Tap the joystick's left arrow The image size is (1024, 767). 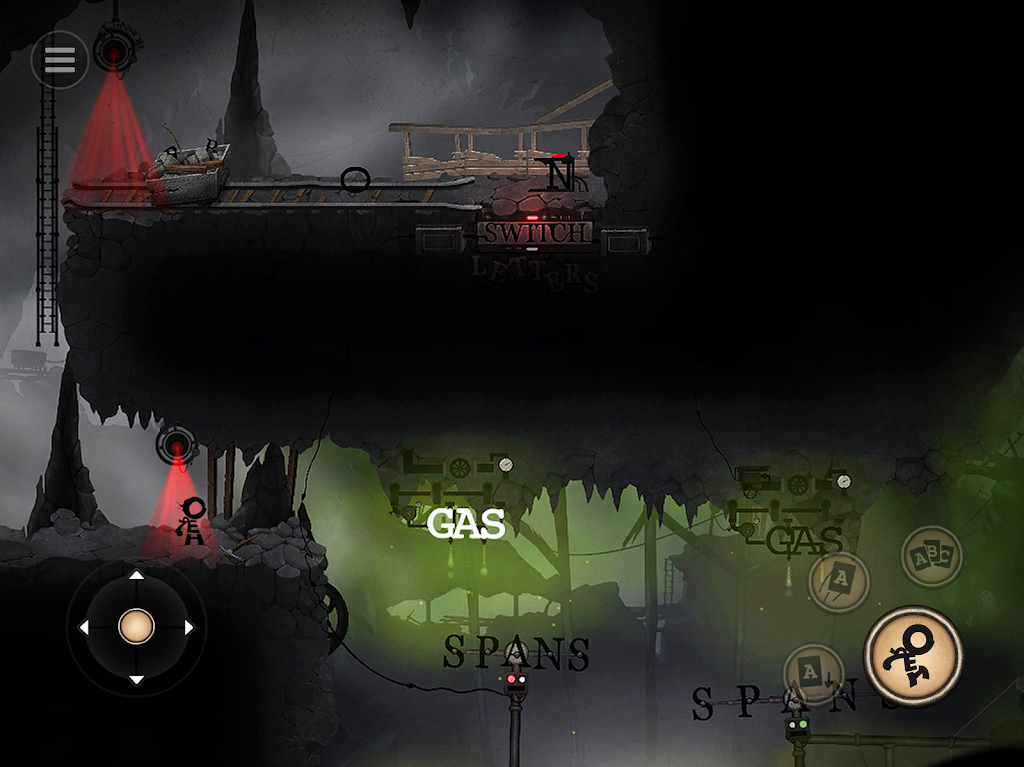(84, 627)
